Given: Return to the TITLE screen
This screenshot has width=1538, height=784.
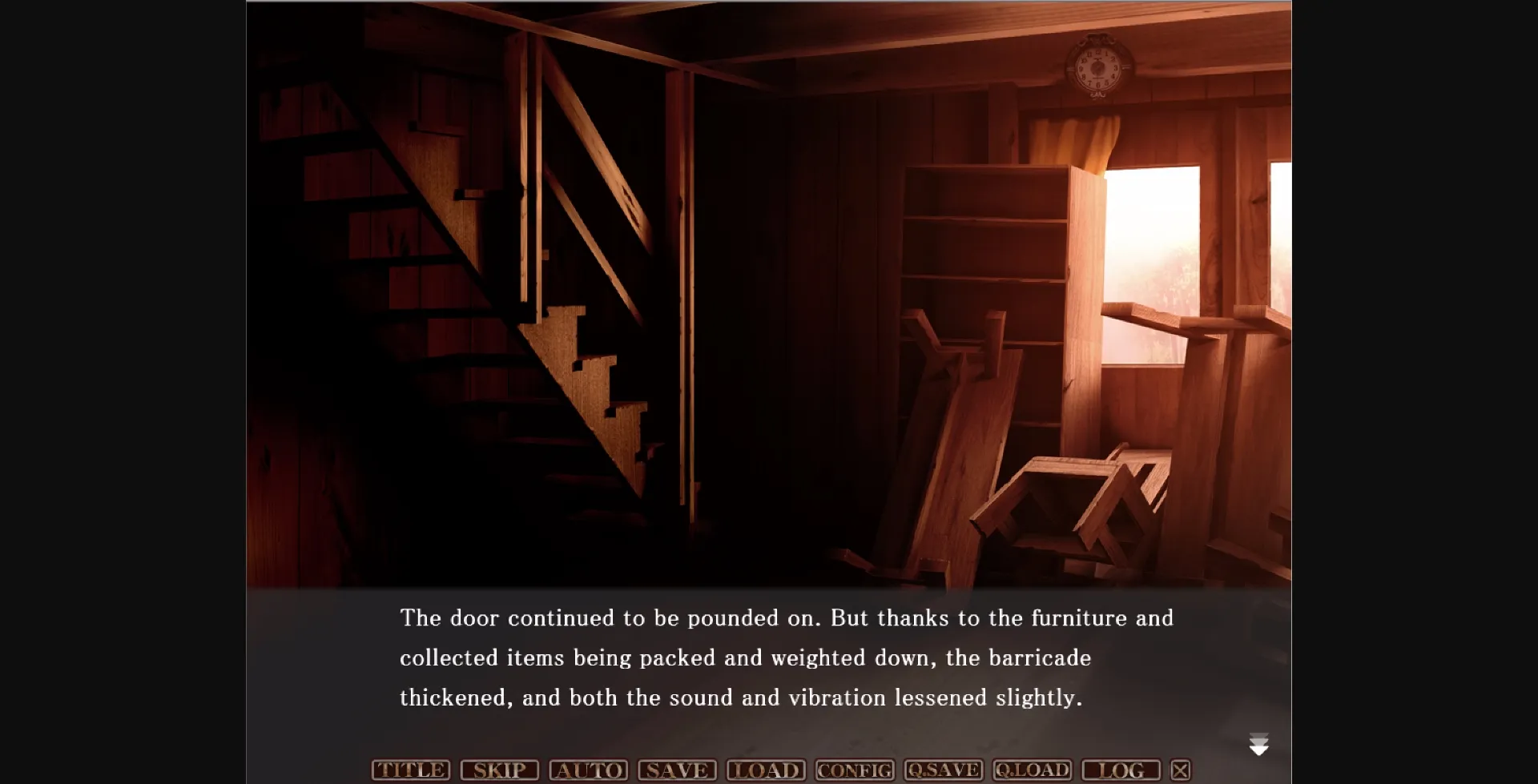Looking at the screenshot, I should [x=410, y=770].
